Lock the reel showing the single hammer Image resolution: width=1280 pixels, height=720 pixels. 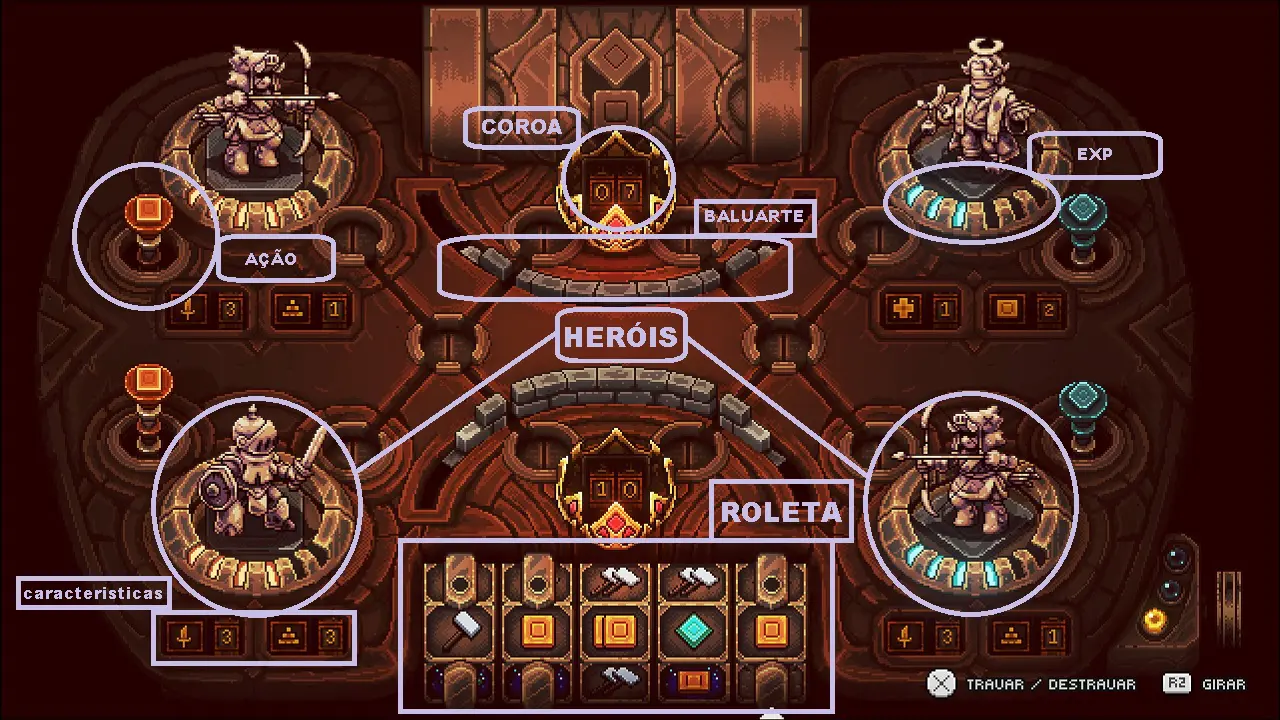459,630
